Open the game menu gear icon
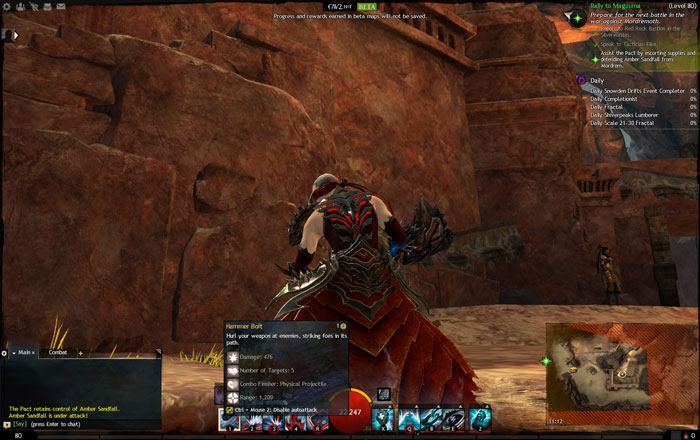 click(x=6, y=6)
